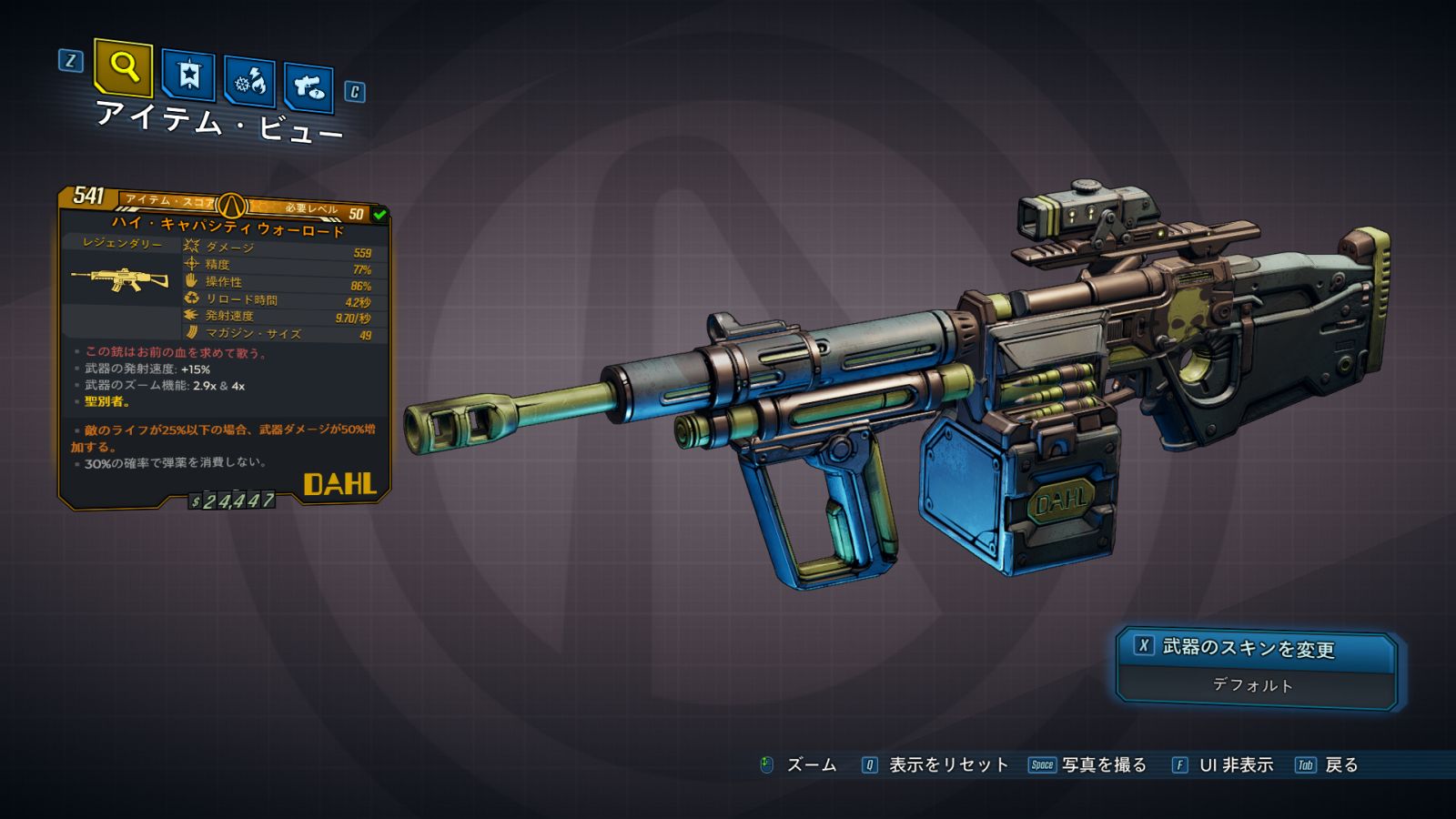Image resolution: width=1456 pixels, height=819 pixels.
Task: Open the gear and flame tab
Action: tap(249, 83)
